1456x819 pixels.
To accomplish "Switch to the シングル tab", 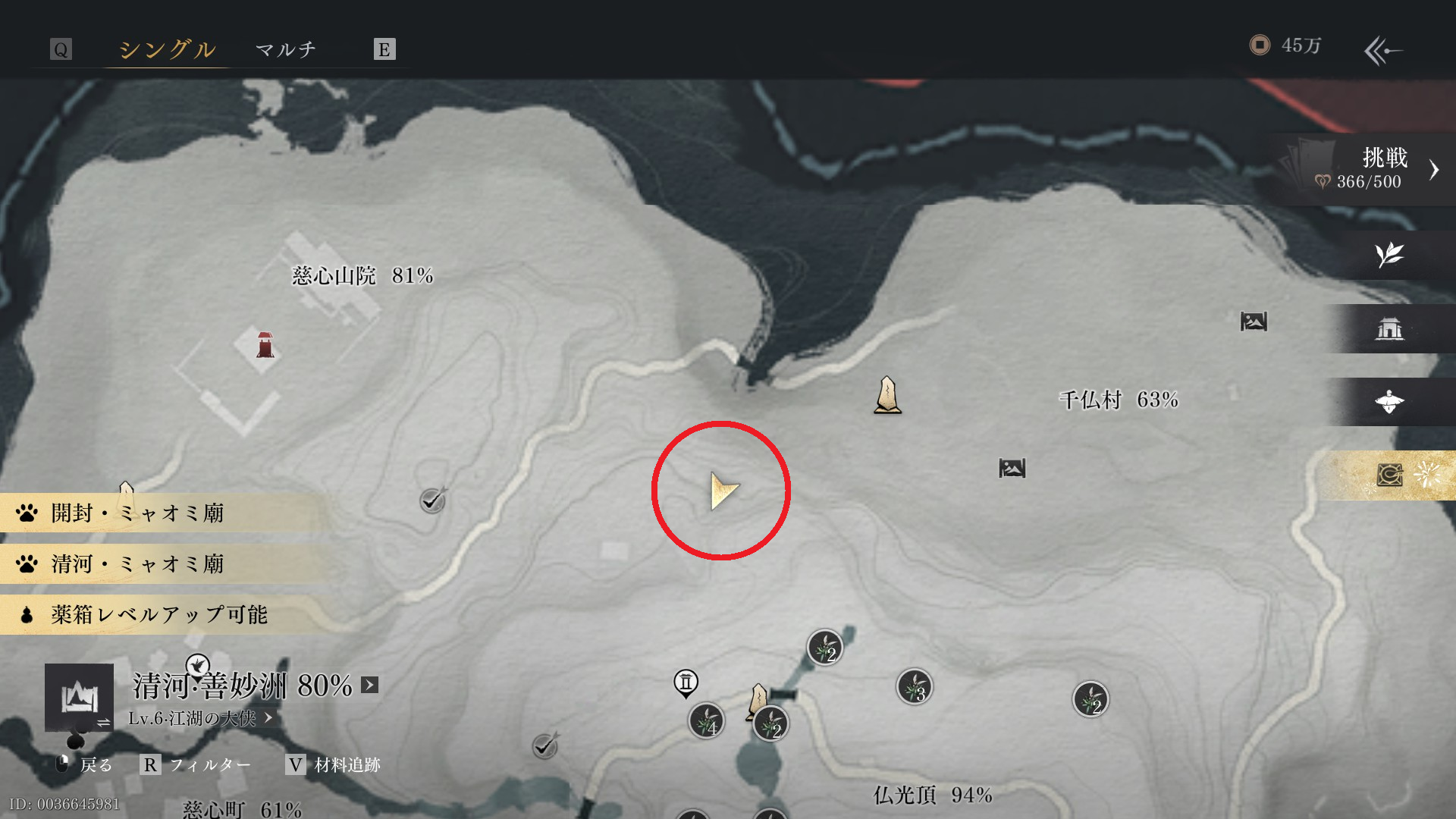I will pyautogui.click(x=167, y=49).
